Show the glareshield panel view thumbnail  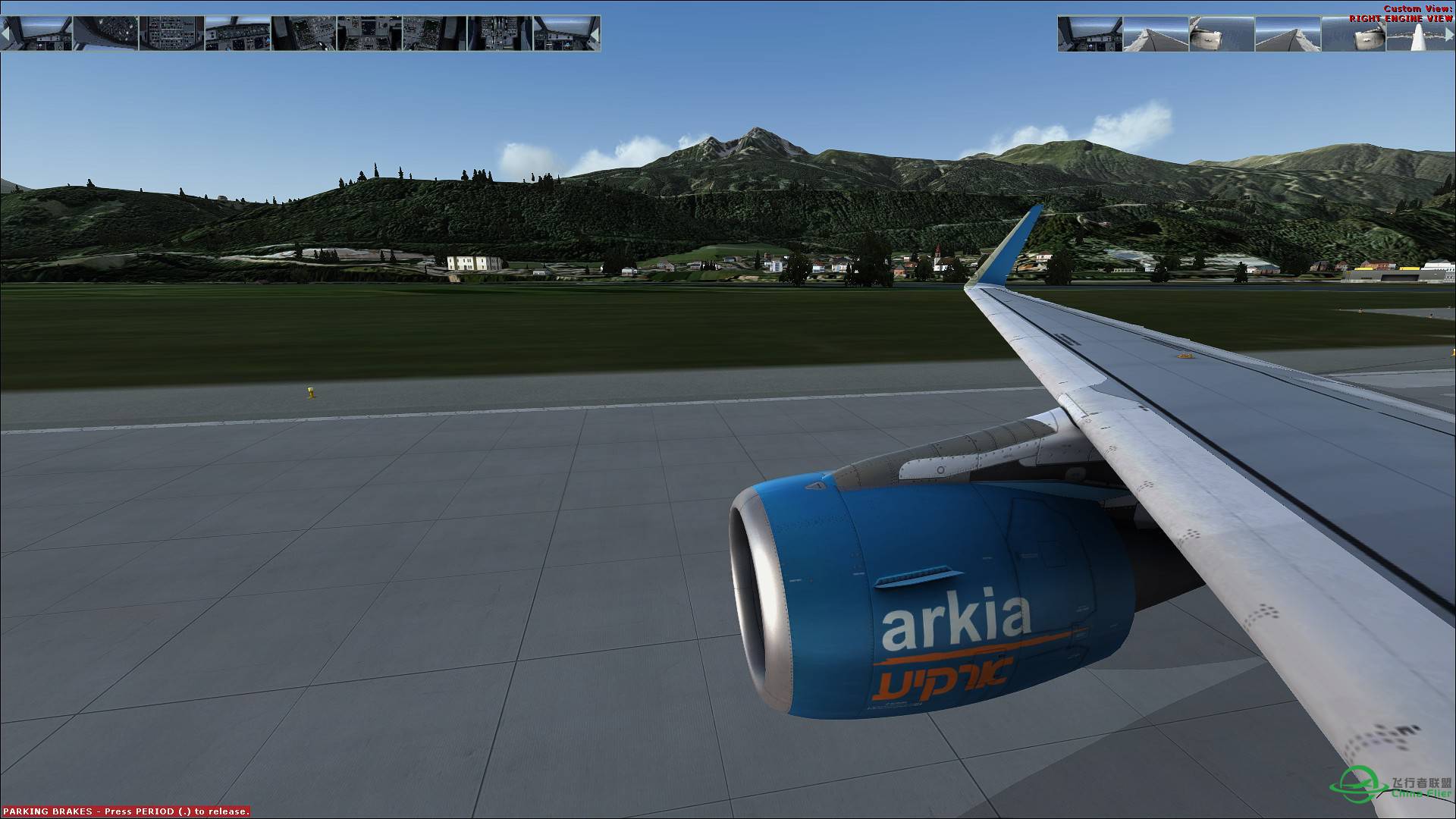(x=237, y=34)
